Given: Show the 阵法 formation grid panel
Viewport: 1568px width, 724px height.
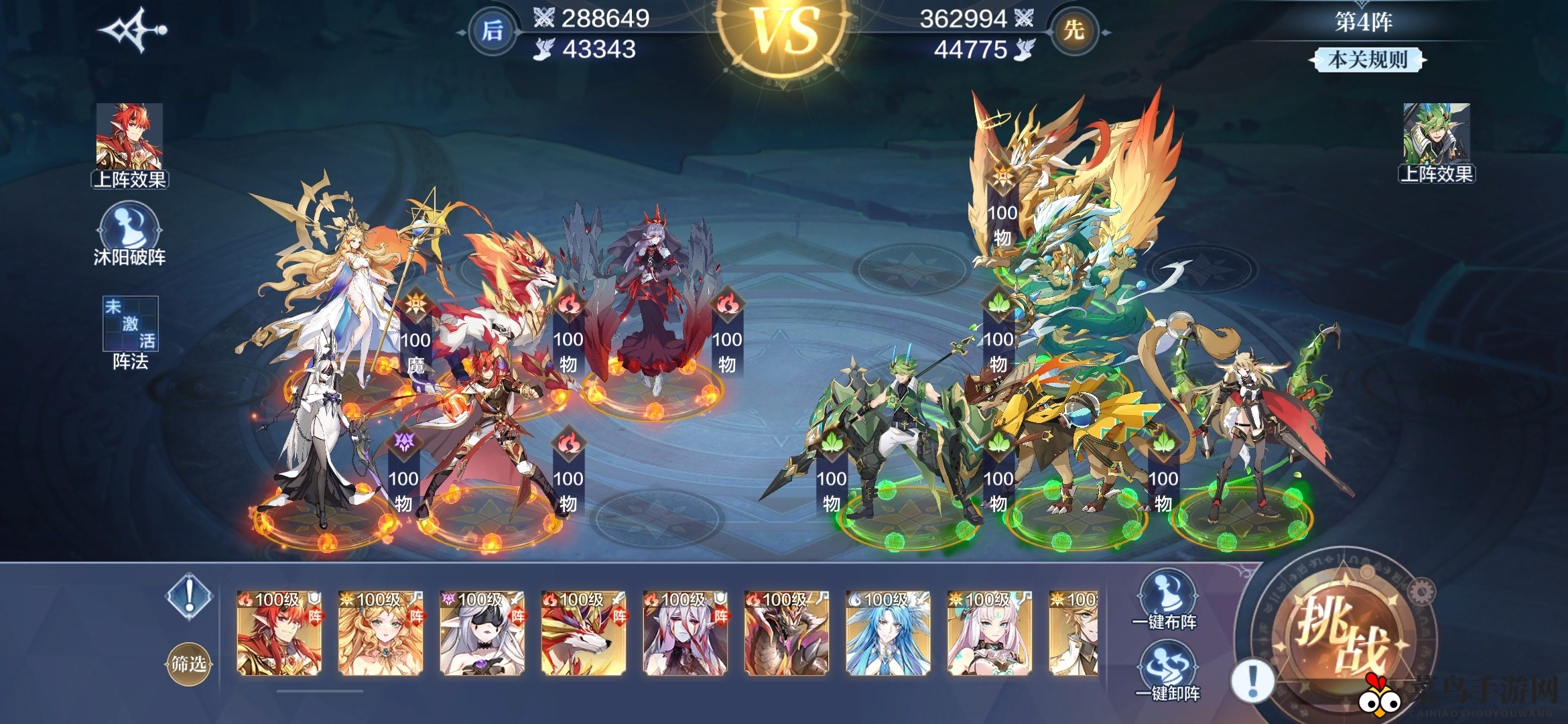Looking at the screenshot, I should coord(130,333).
